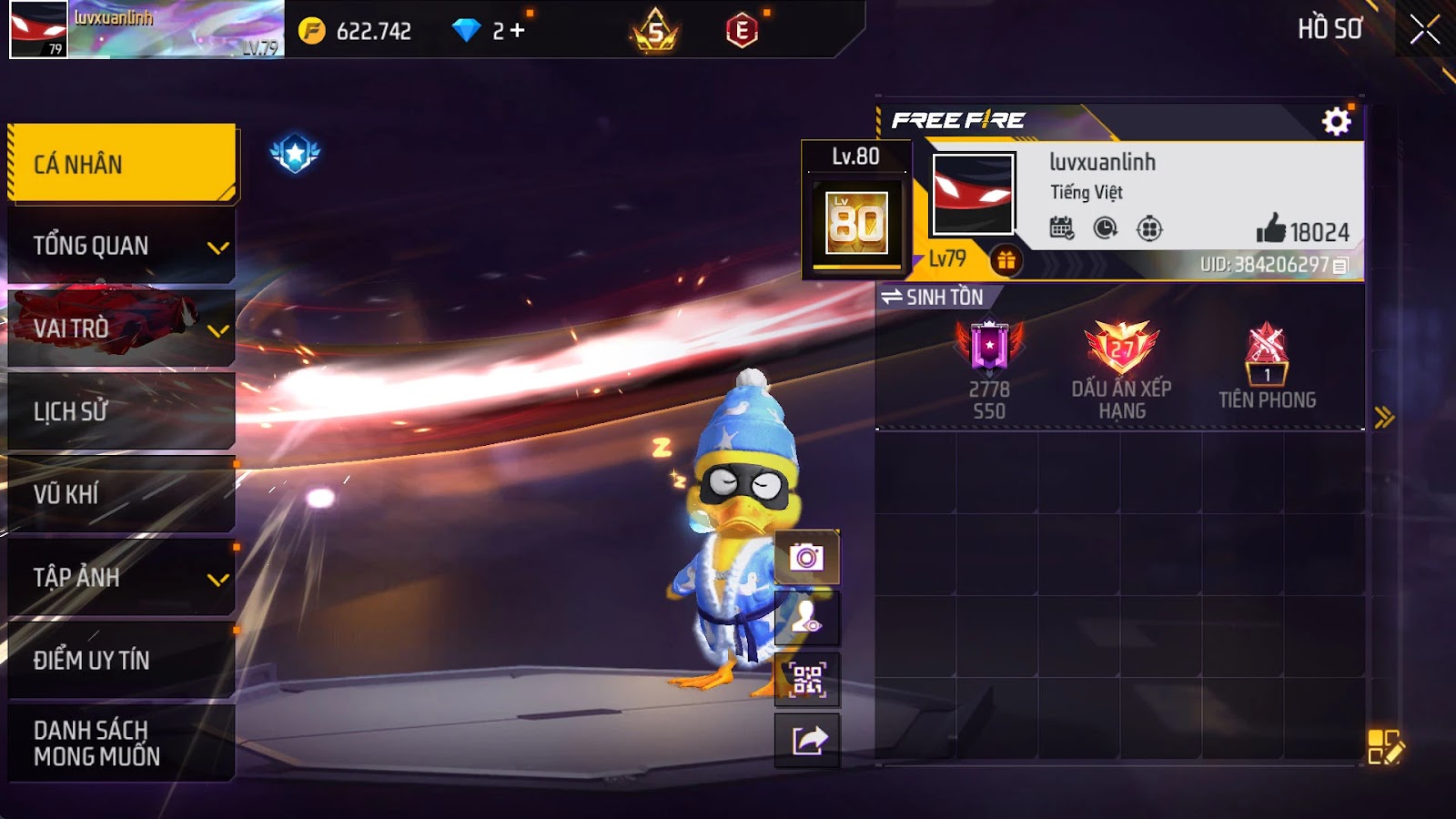
Task: Switch to the VŨ KHÍ tab
Action: click(121, 494)
